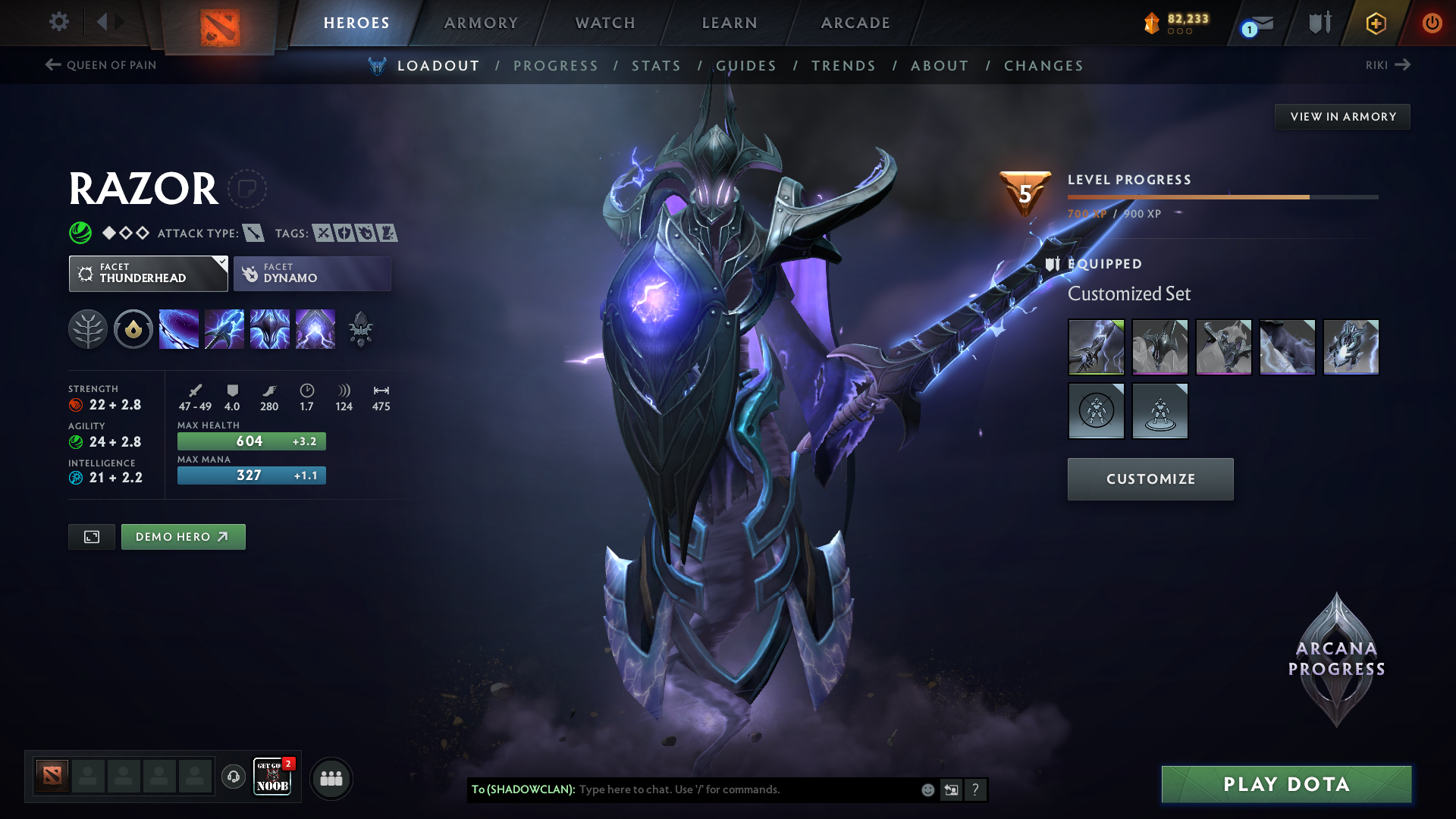The width and height of the screenshot is (1456, 819).
Task: Choose the Thunderhead facet
Action: [x=148, y=274]
